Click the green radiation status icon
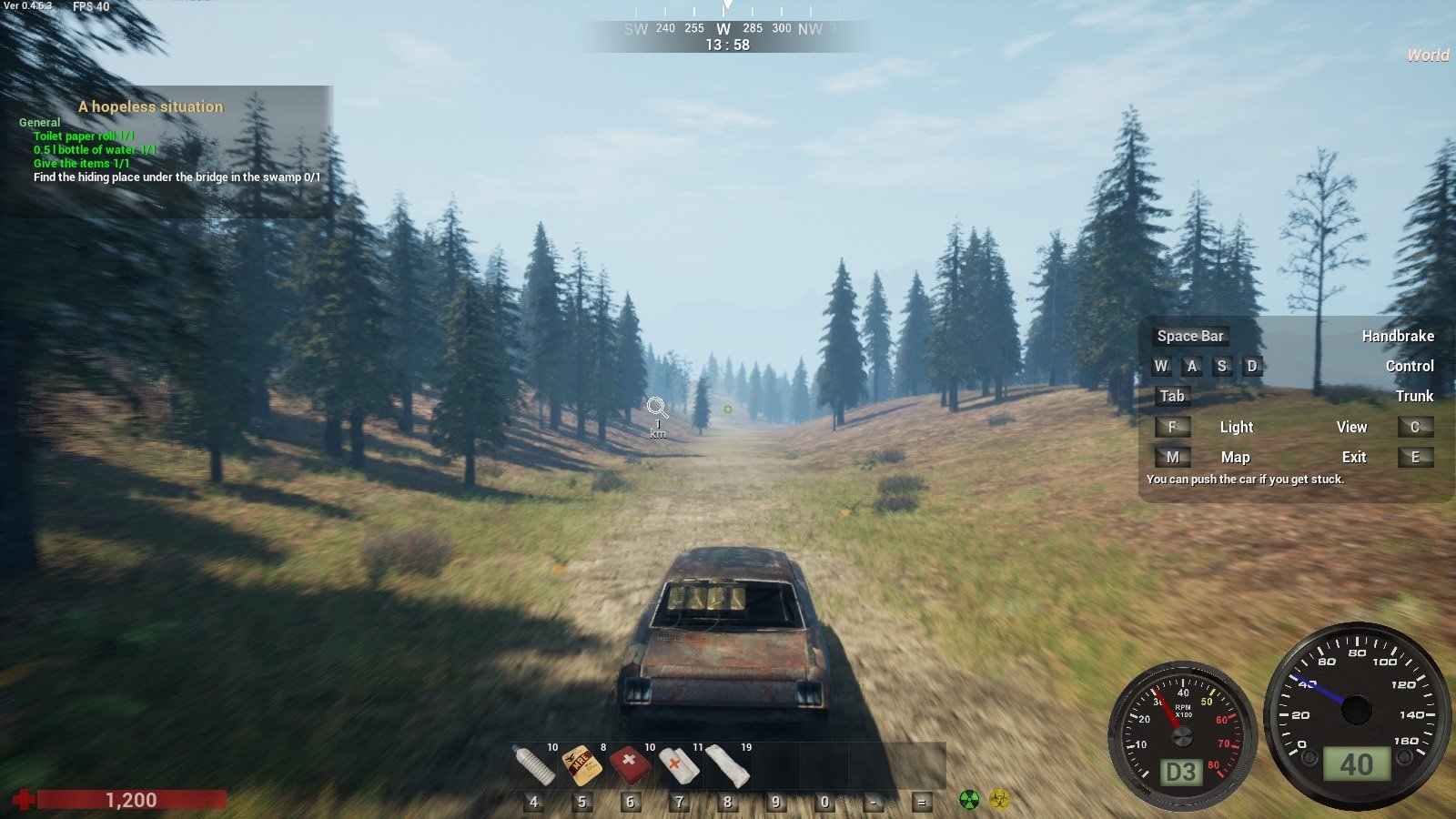 [970, 800]
